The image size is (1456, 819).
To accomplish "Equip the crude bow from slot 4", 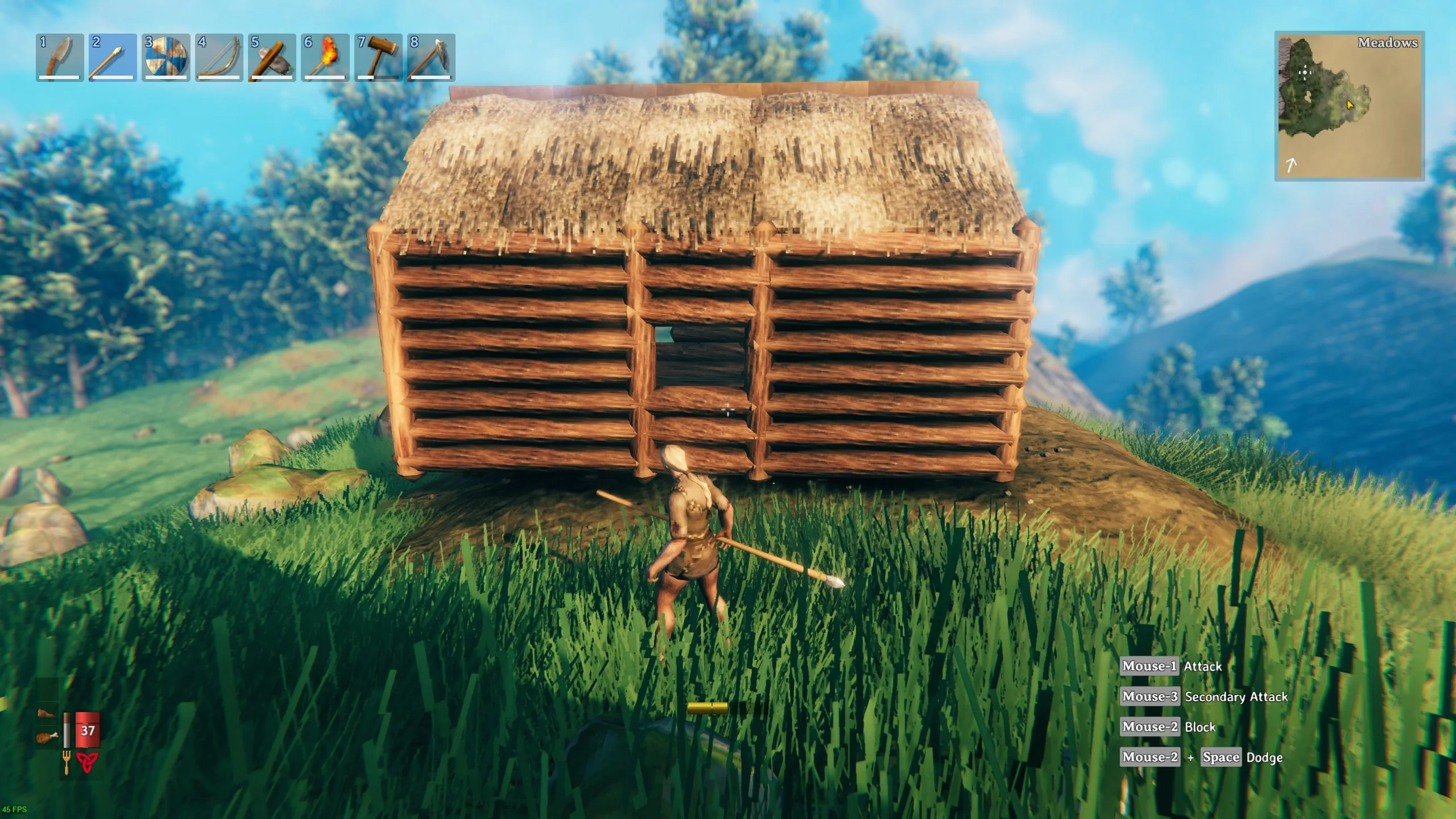I will 218,57.
